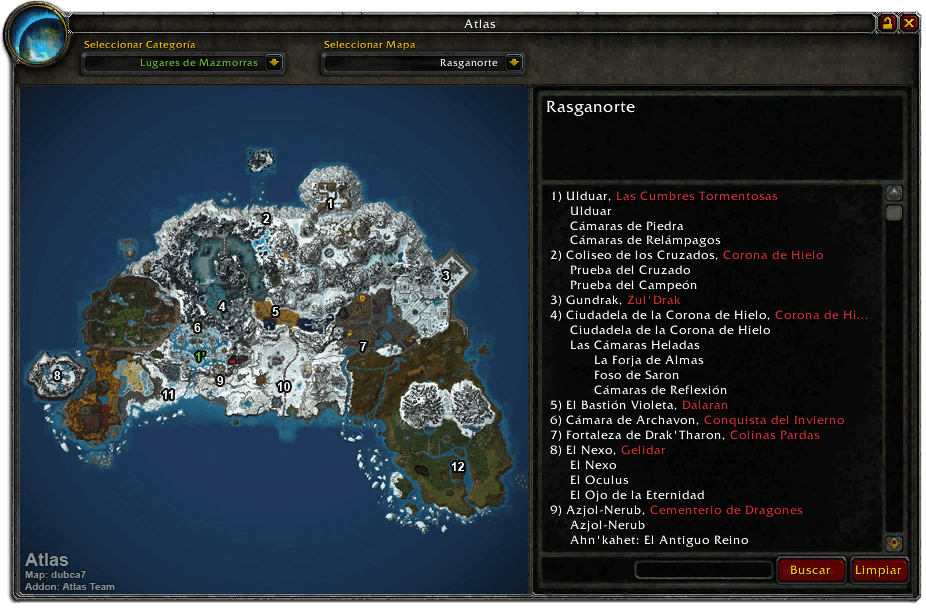Click the globe Atlas icon
926x612 pixels.
(x=36, y=33)
